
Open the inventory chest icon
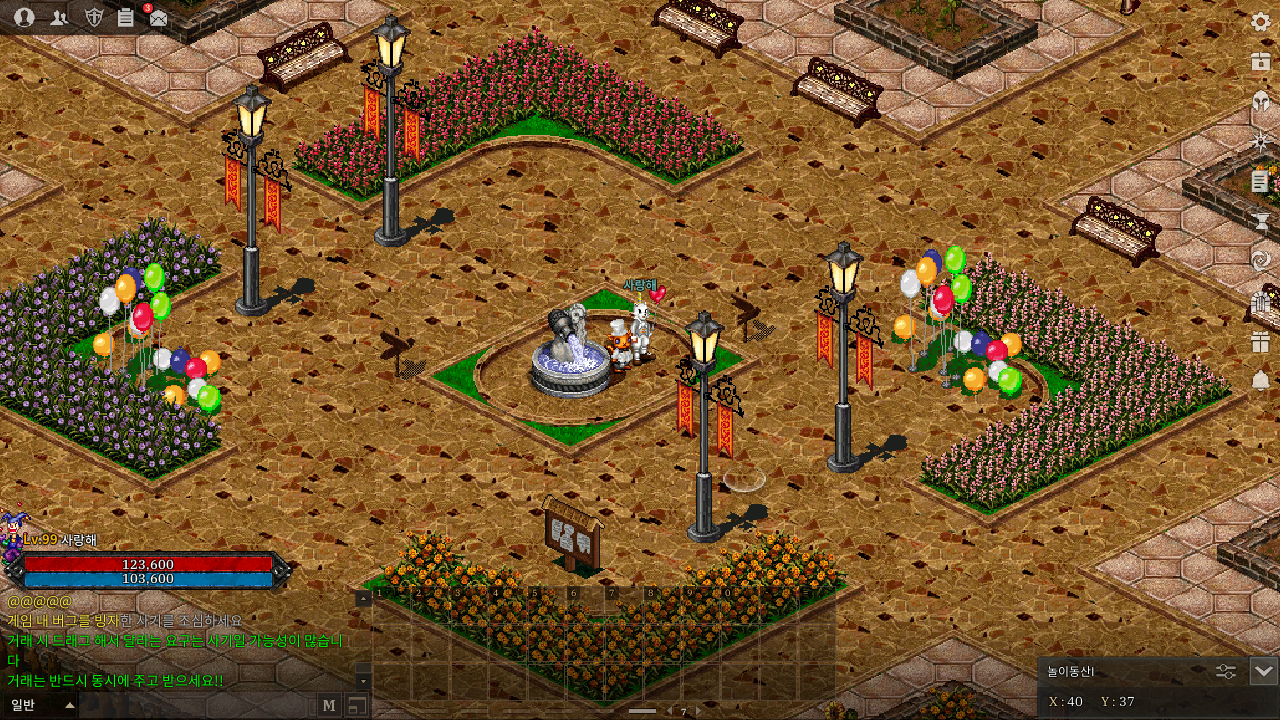tap(1260, 62)
